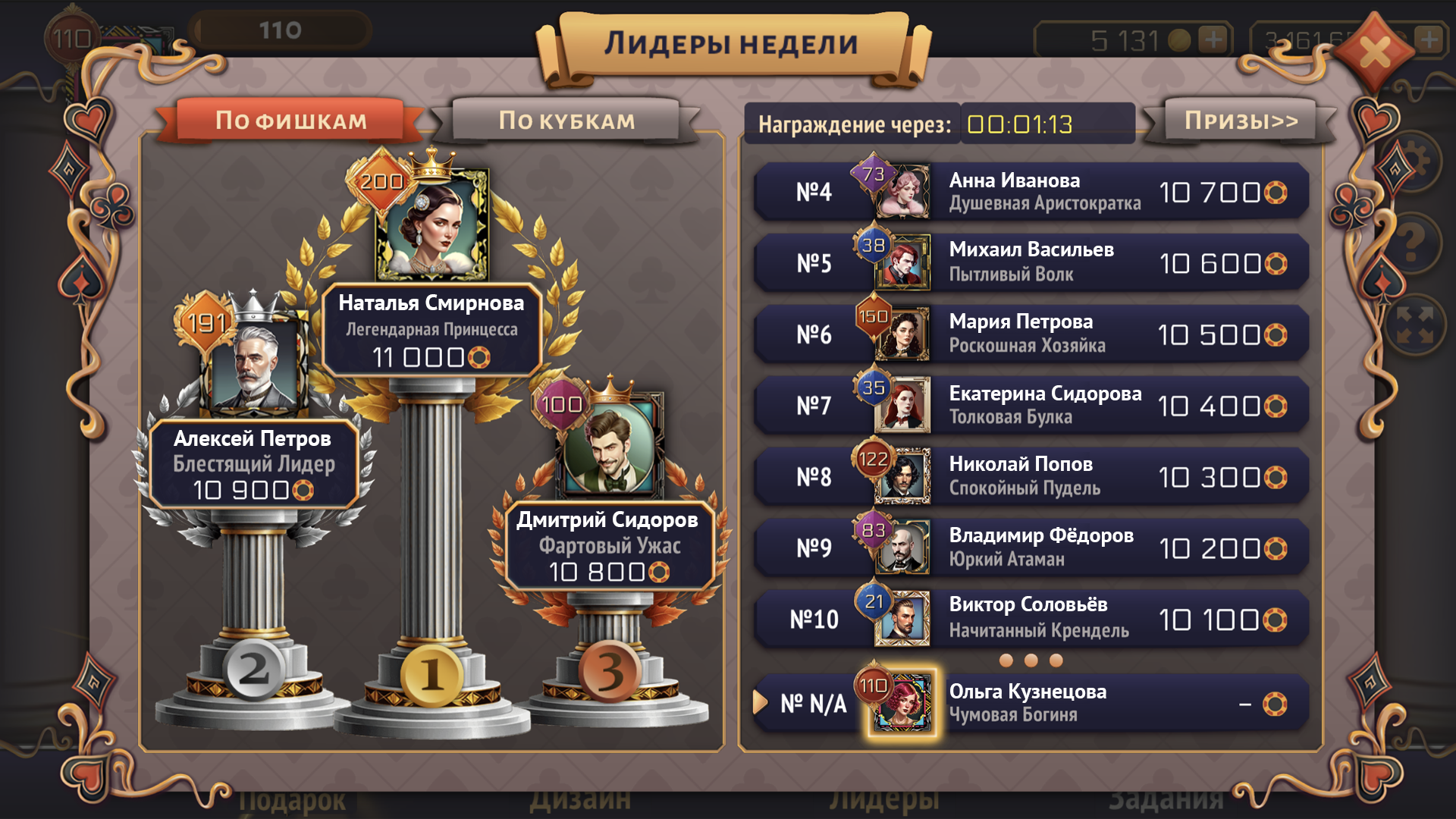Image resolution: width=1456 pixels, height=819 pixels.
Task: Open the Призы>> prizes page
Action: [x=1241, y=121]
